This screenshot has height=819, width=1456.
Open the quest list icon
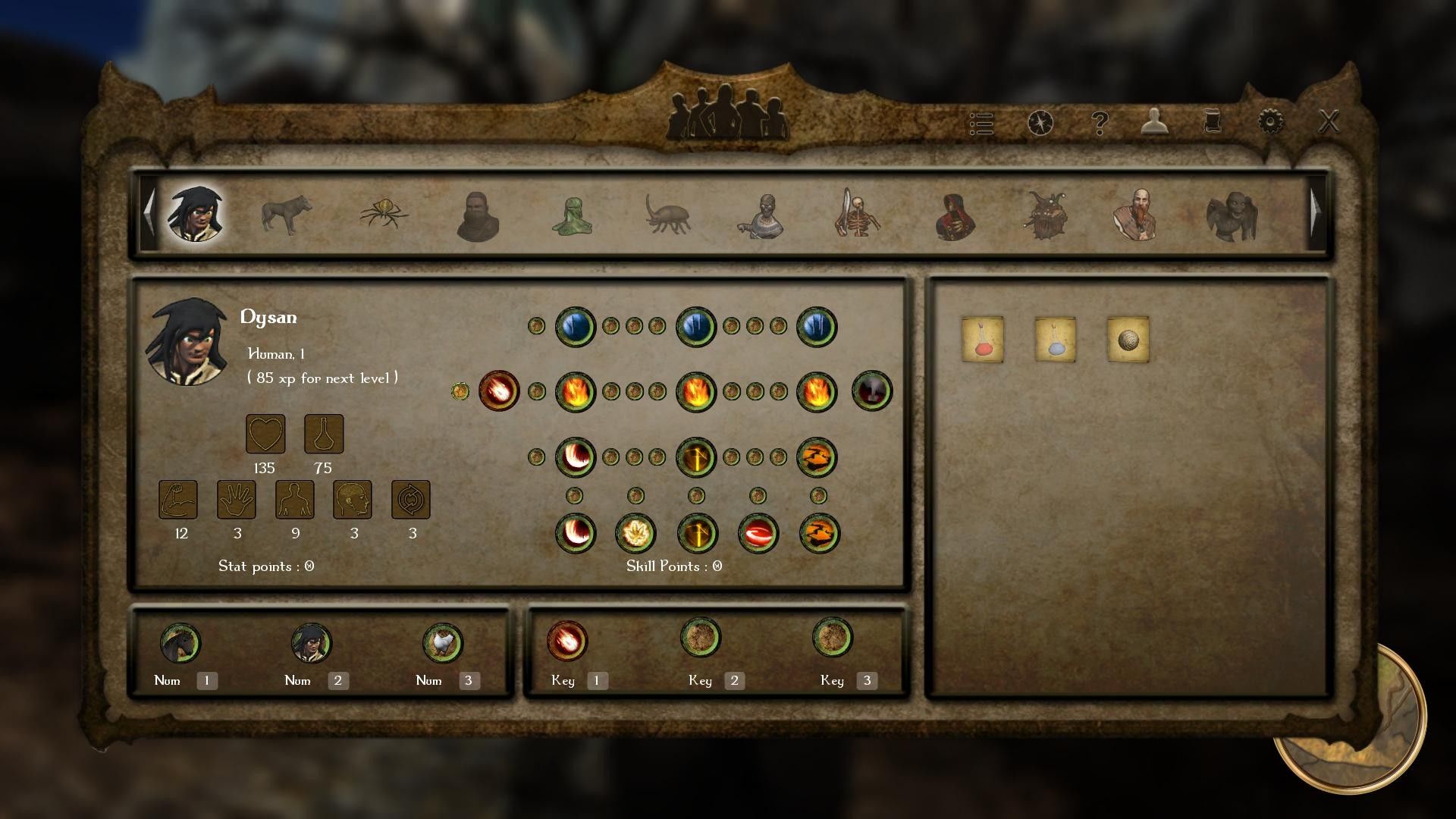click(x=981, y=124)
